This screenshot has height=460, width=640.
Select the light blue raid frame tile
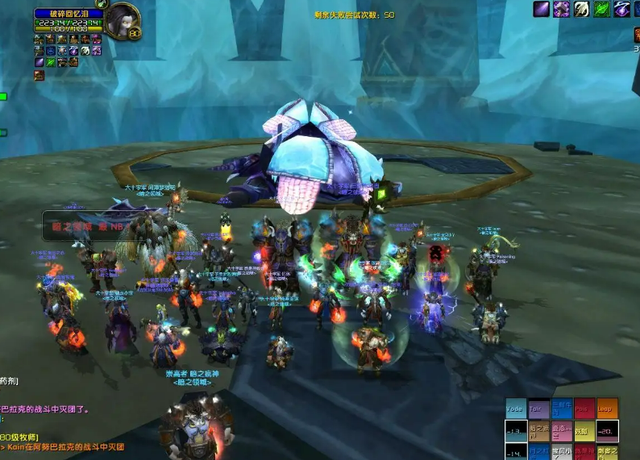pos(515,410)
